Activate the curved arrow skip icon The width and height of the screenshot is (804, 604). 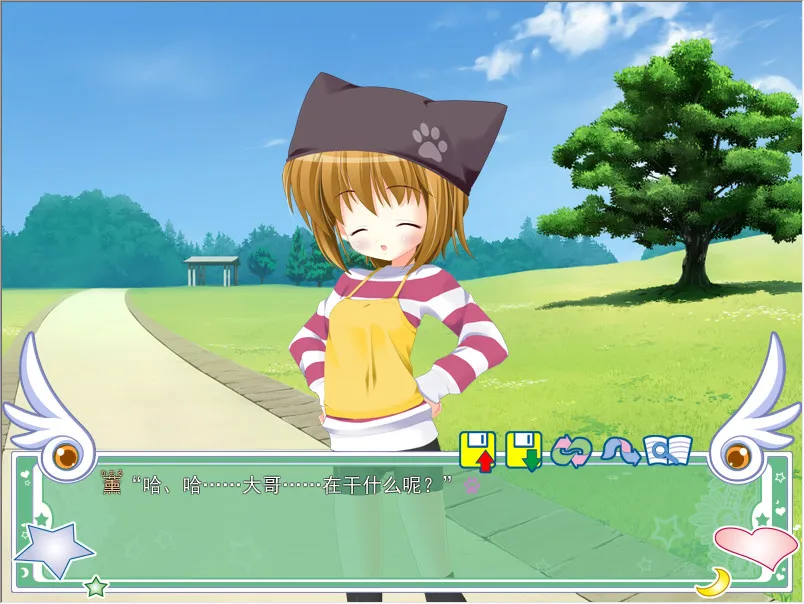point(619,452)
